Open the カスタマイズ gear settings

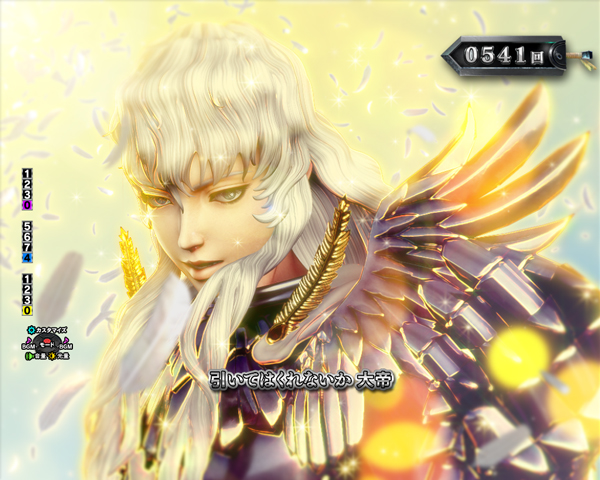[x=29, y=329]
